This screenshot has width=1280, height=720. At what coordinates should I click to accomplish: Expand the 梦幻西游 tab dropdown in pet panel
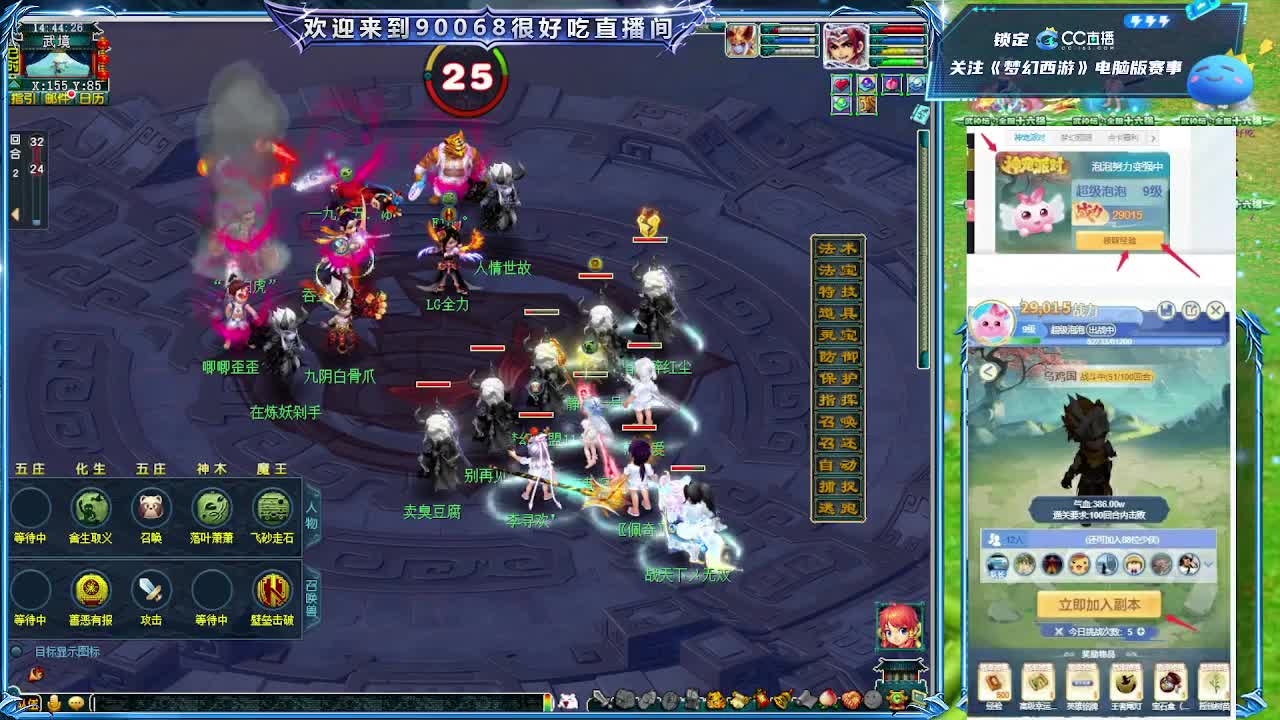coord(1076,138)
